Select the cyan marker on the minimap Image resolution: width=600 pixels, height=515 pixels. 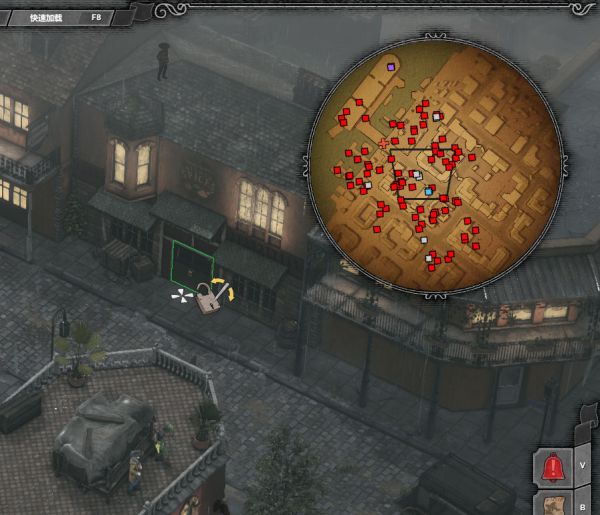pos(428,190)
